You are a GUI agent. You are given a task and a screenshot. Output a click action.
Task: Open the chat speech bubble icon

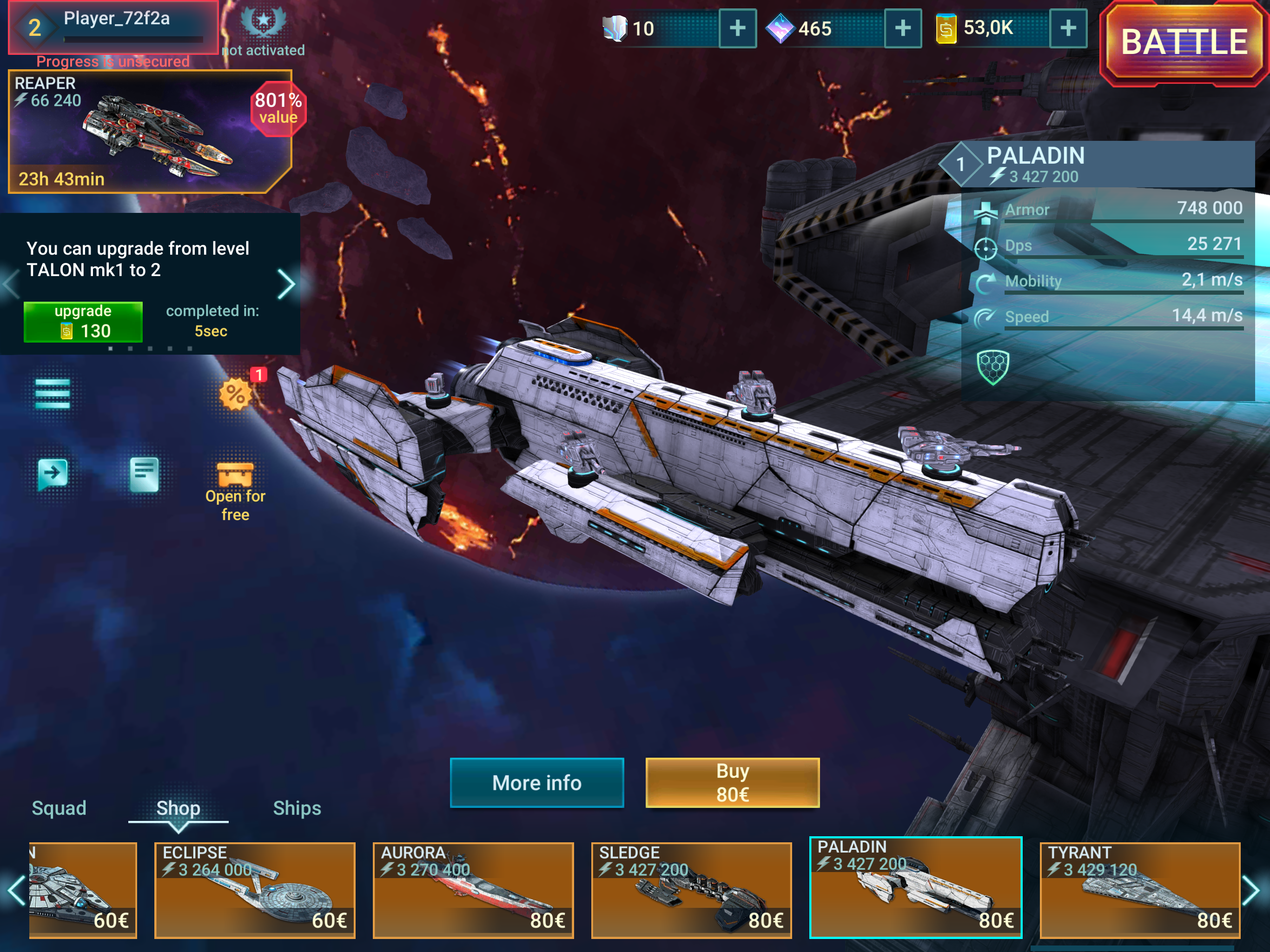(52, 474)
